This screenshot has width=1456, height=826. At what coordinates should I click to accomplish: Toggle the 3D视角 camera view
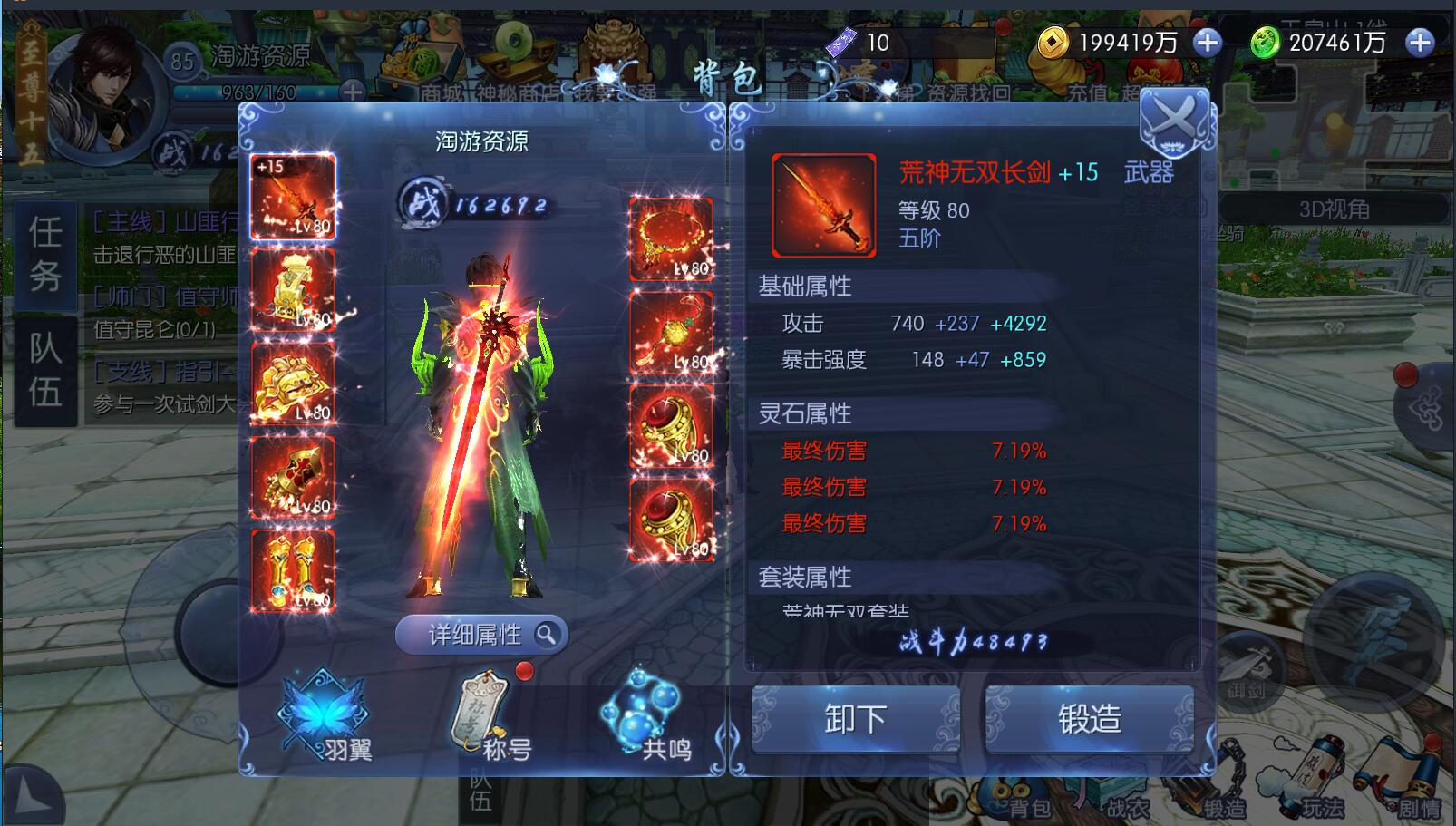[x=1334, y=209]
